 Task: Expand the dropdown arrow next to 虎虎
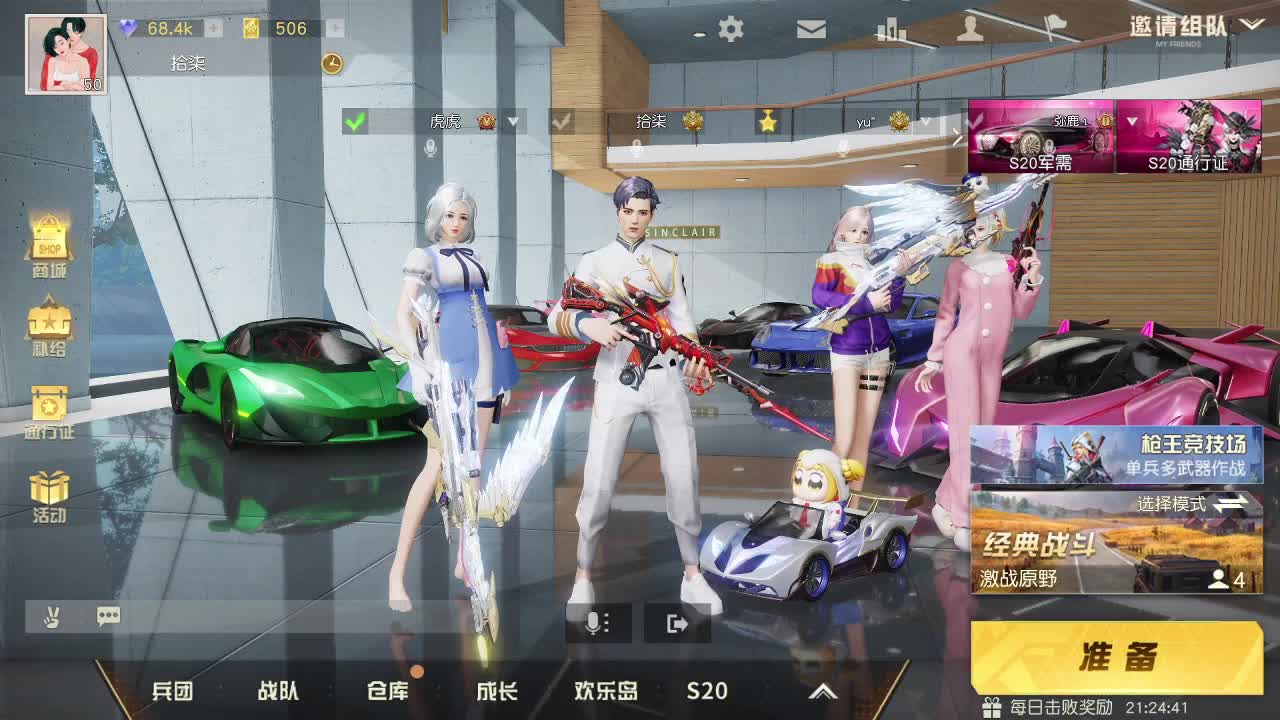tap(513, 123)
